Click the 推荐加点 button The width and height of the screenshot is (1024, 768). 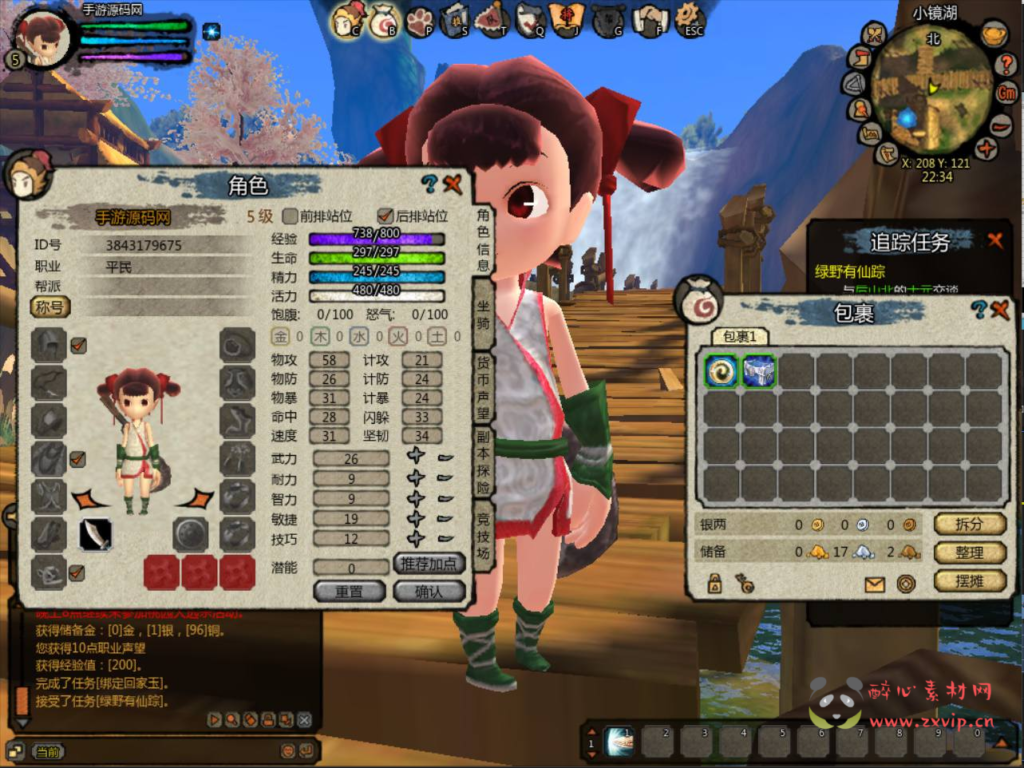(430, 564)
